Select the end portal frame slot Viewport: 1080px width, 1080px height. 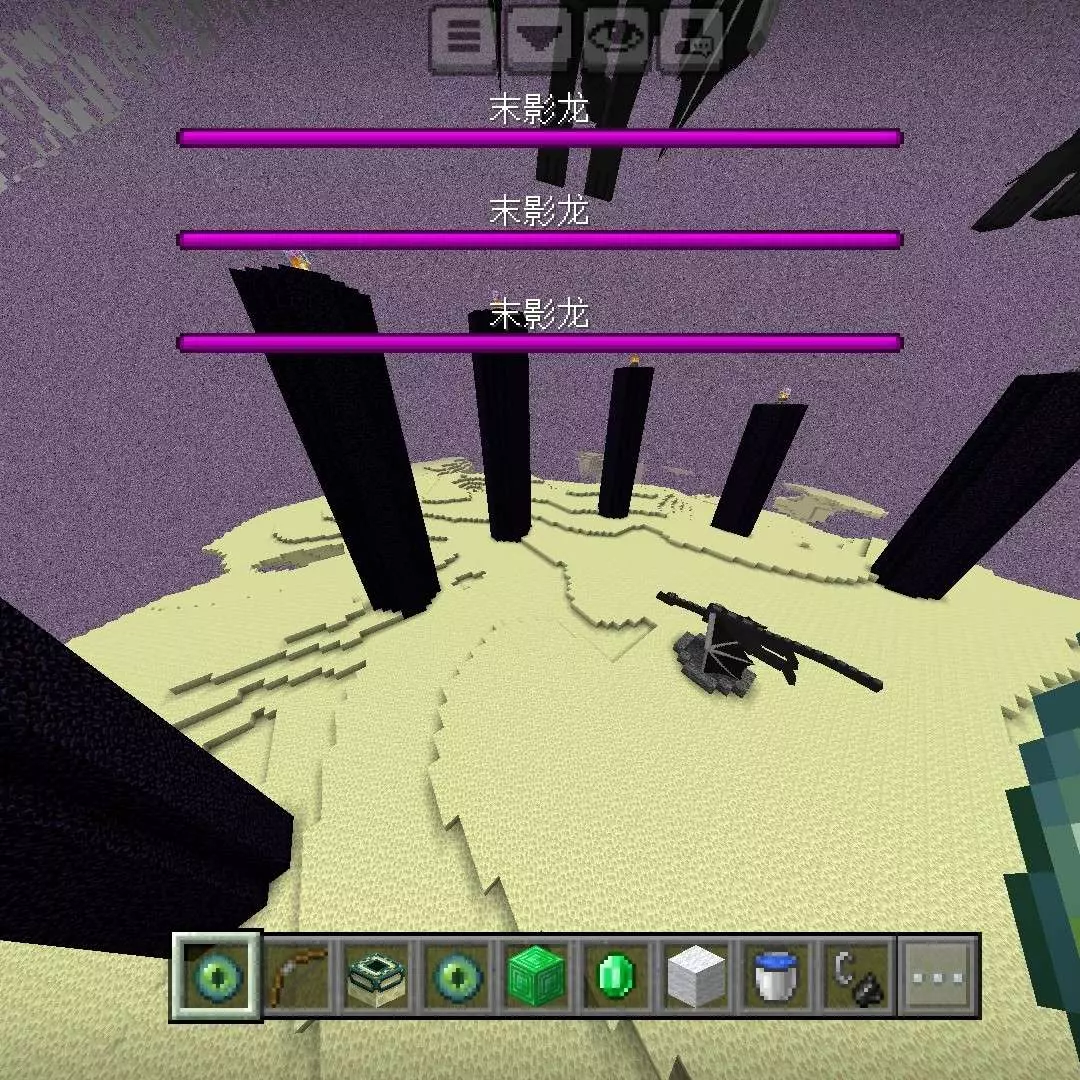point(377,975)
